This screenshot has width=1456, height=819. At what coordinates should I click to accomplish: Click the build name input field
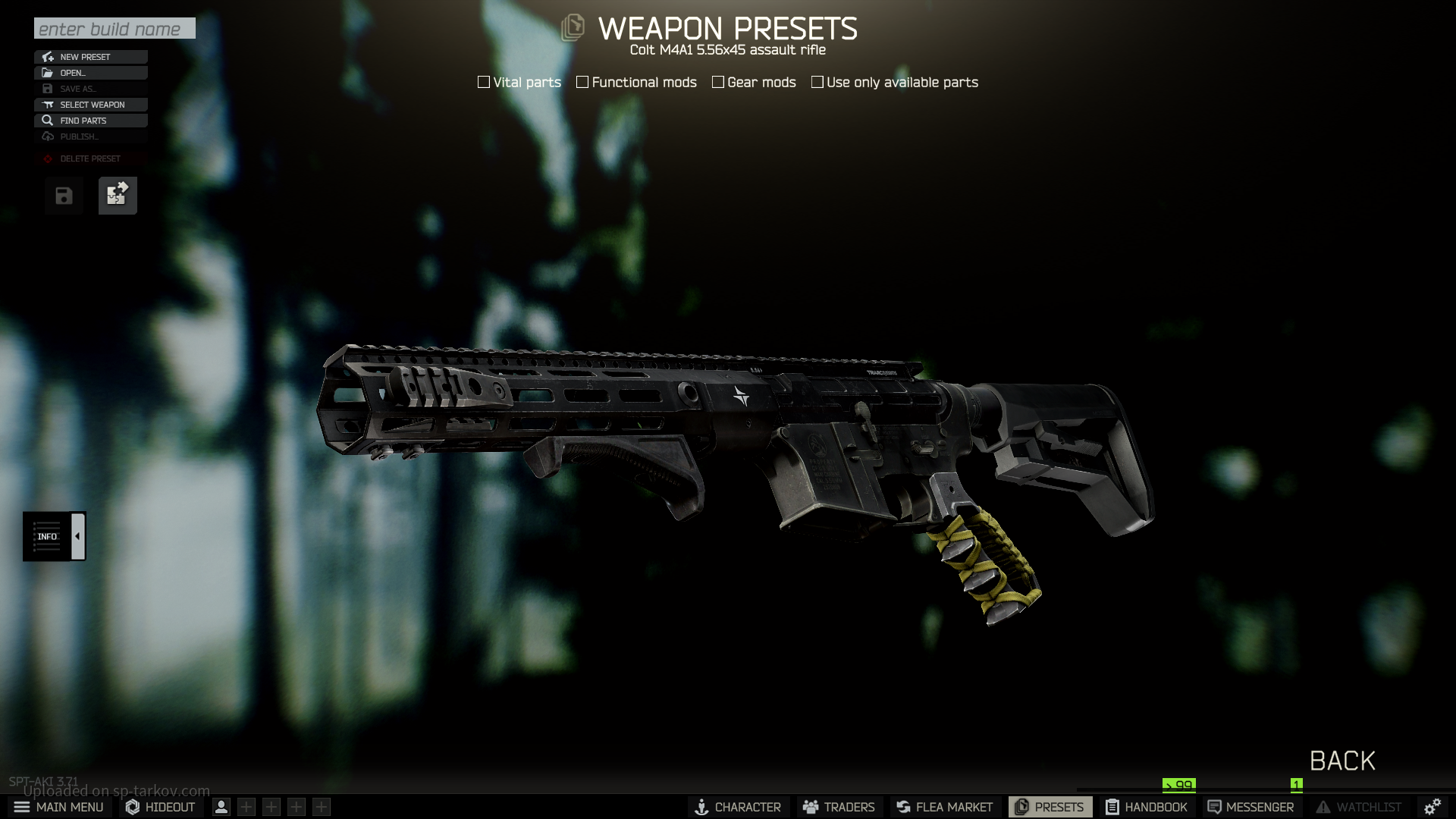click(x=115, y=29)
